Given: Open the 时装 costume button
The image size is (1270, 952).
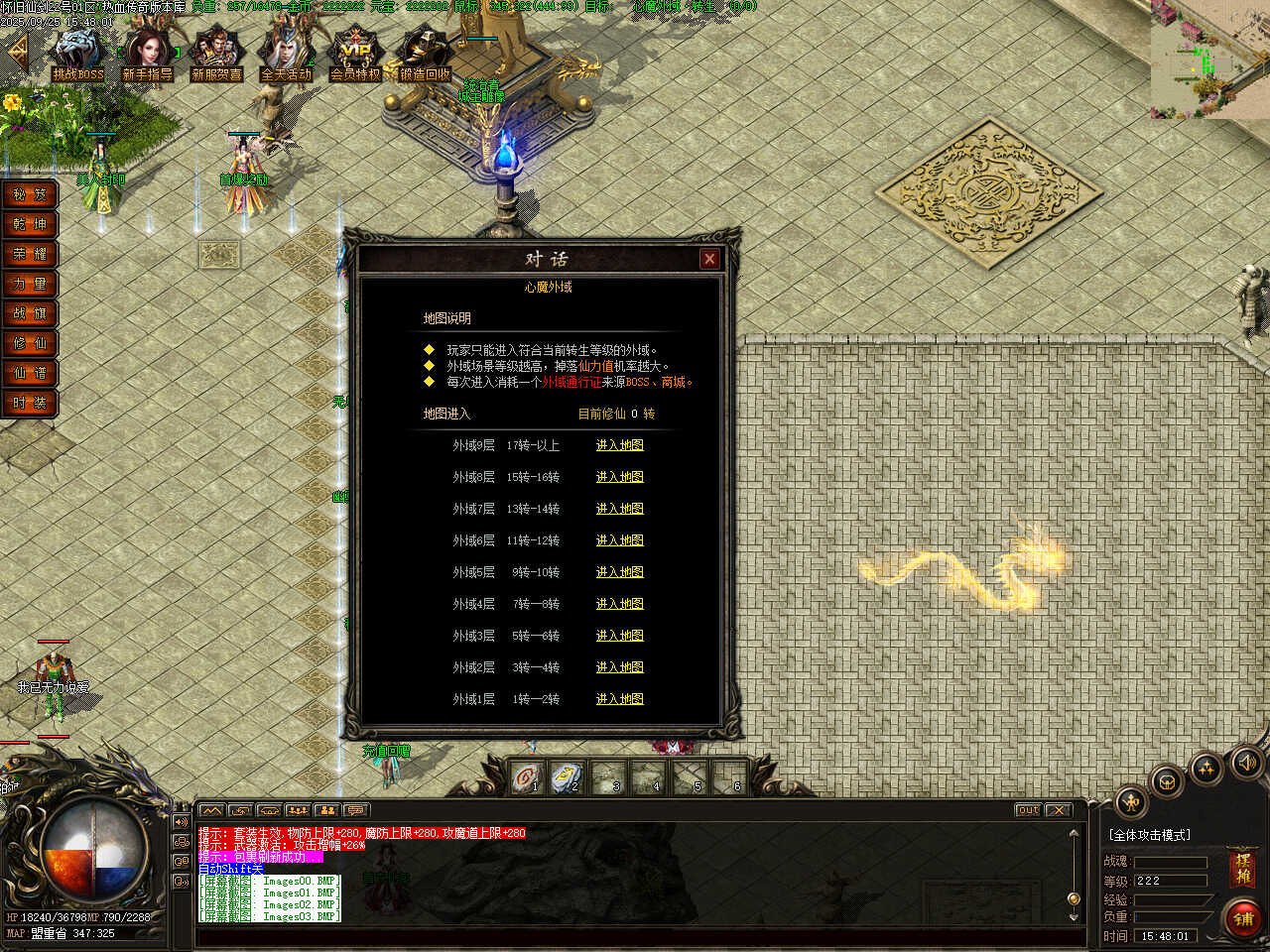Looking at the screenshot, I should click(30, 404).
